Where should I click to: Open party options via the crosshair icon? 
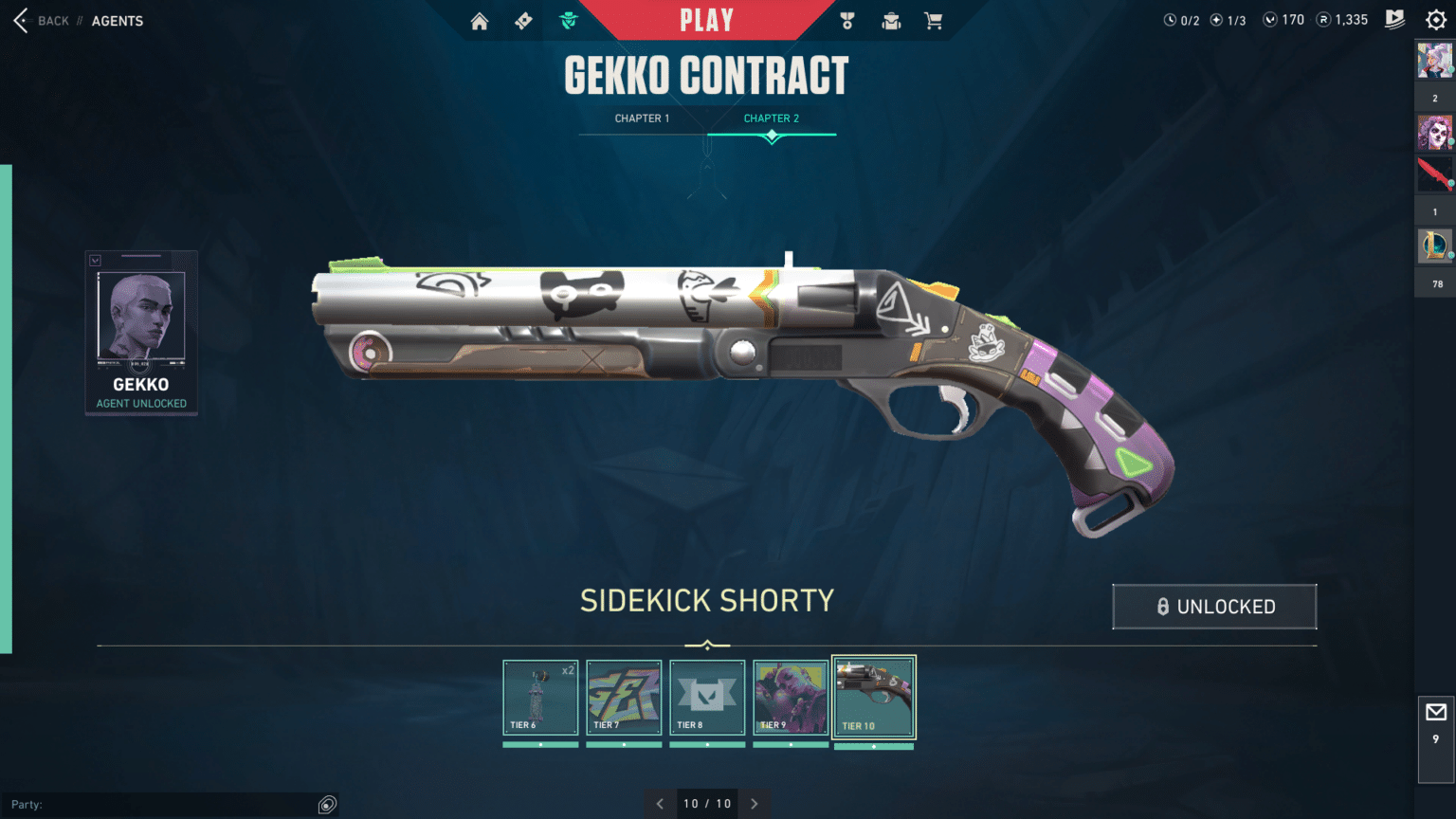[327, 804]
